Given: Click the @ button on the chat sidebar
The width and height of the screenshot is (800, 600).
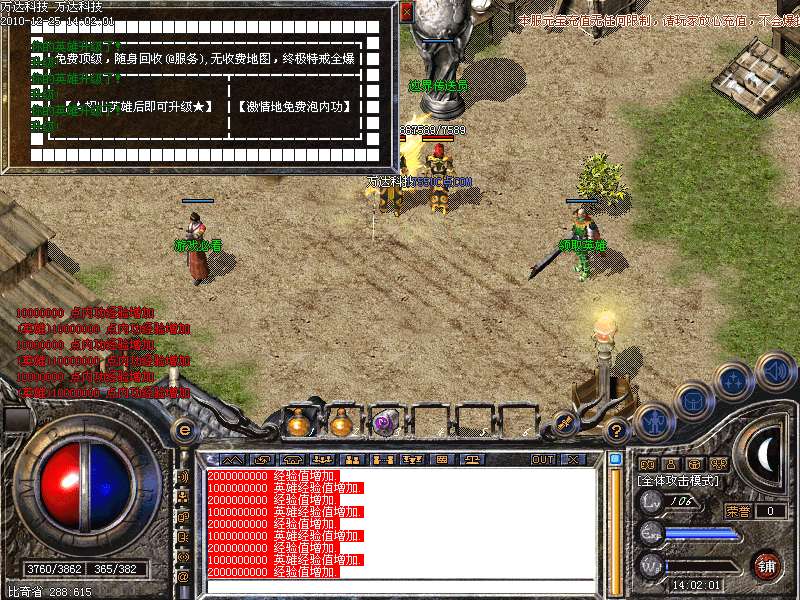Looking at the screenshot, I should point(183,576).
